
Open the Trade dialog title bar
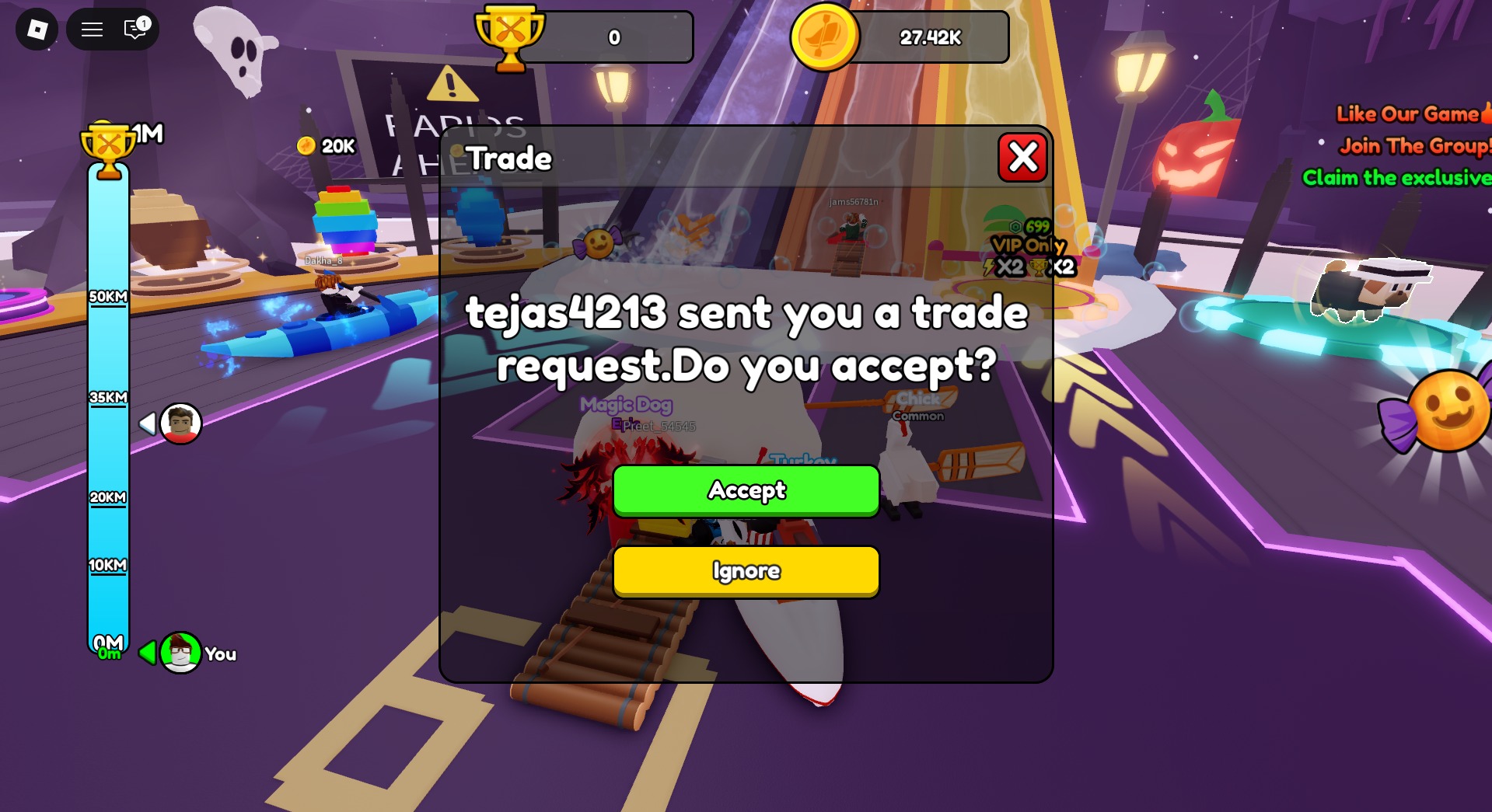(509, 158)
